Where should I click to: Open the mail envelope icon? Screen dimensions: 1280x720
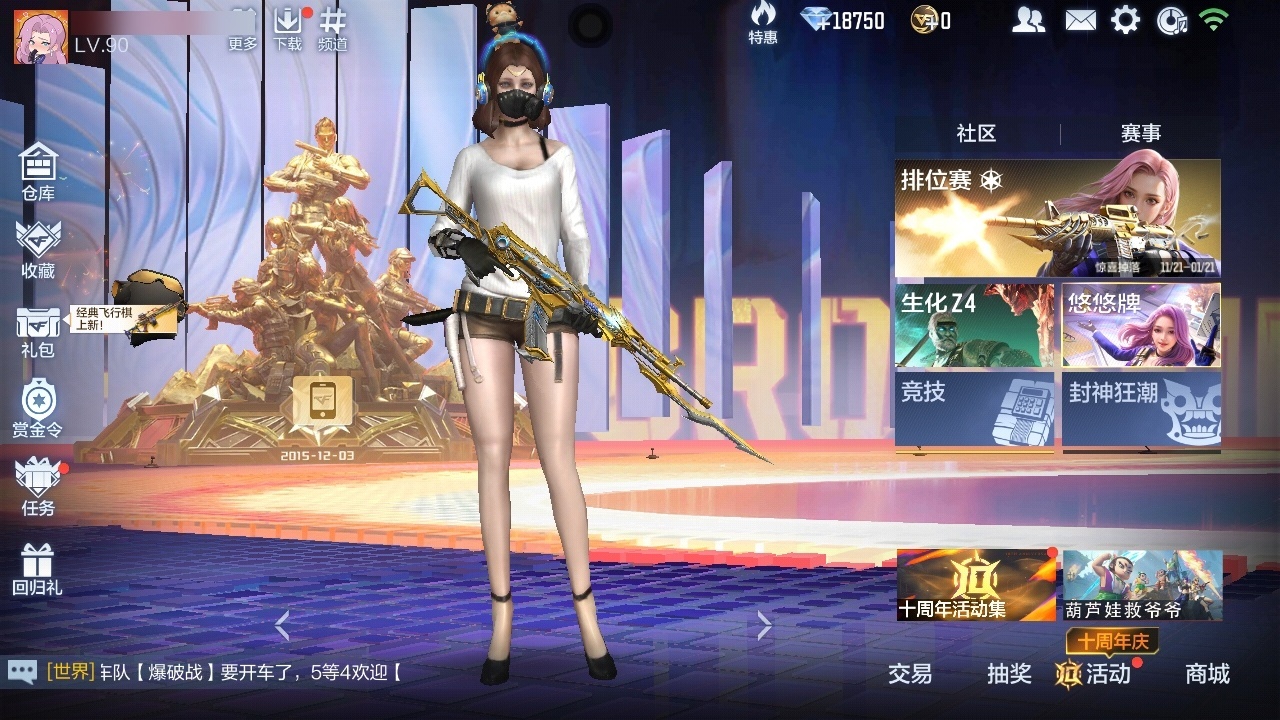[x=1080, y=20]
